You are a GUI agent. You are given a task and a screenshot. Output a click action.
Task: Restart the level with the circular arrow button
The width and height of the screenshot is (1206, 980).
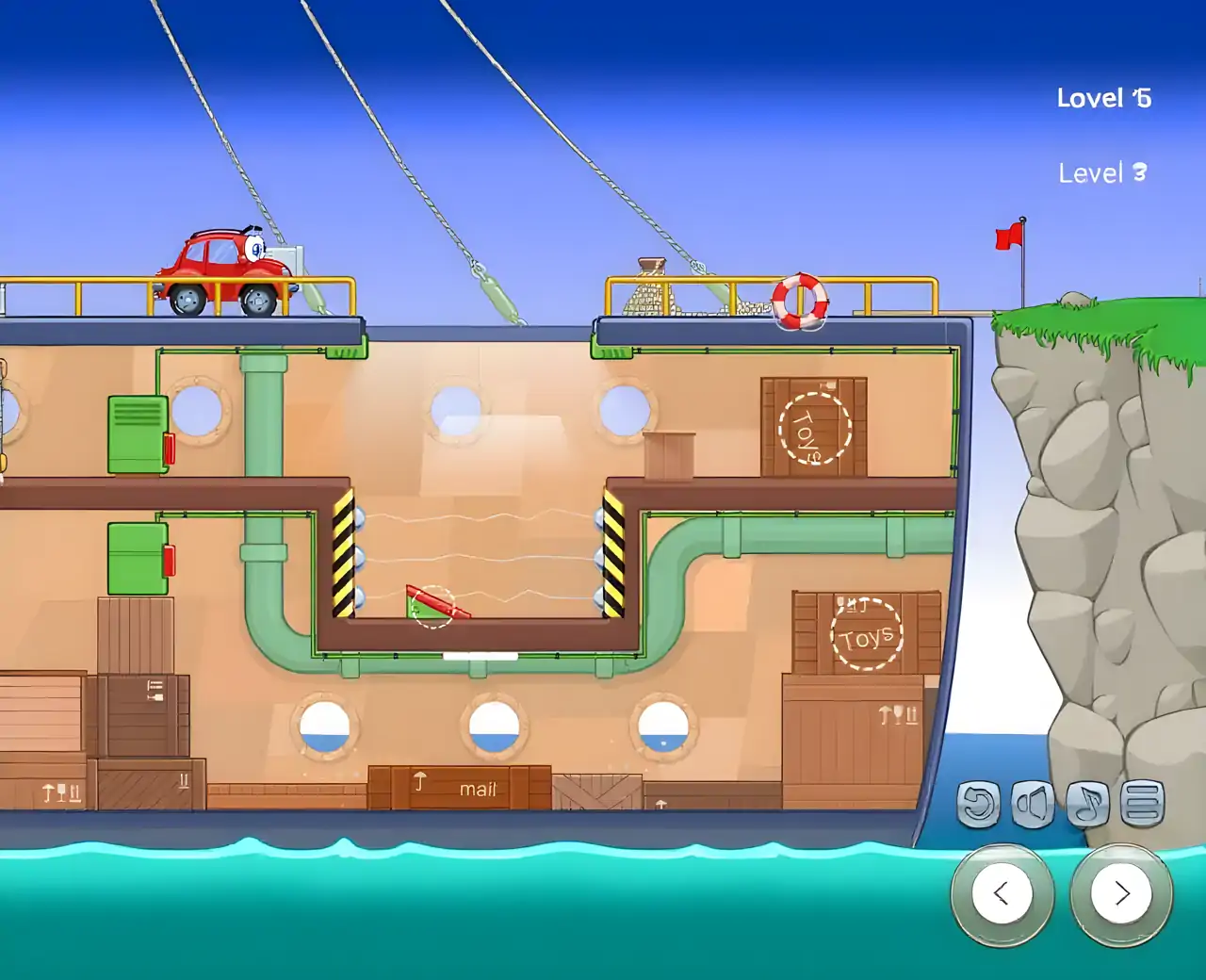979,804
